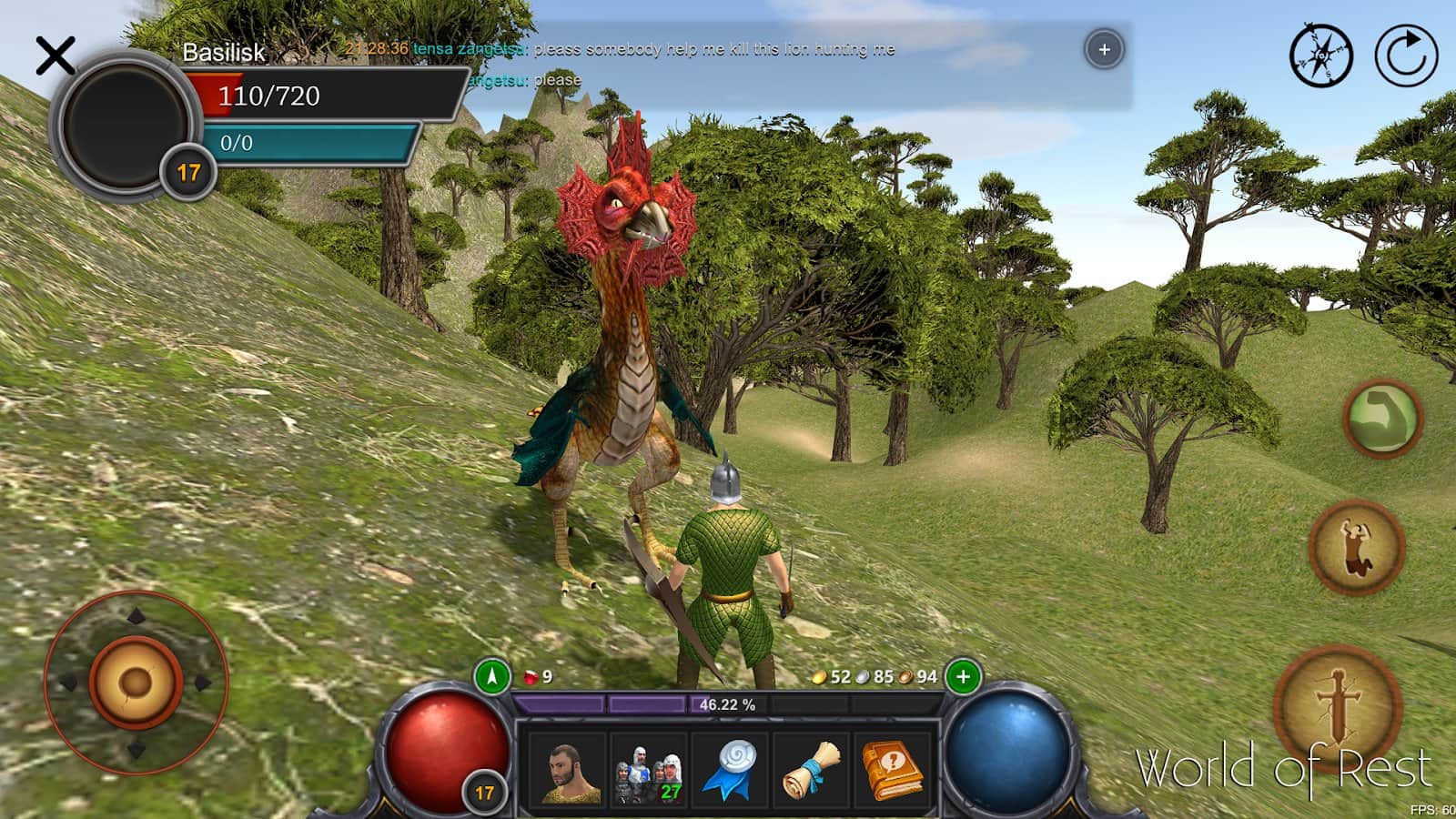Tap the virtual joystick center
The image size is (1456, 819).
(x=136, y=682)
